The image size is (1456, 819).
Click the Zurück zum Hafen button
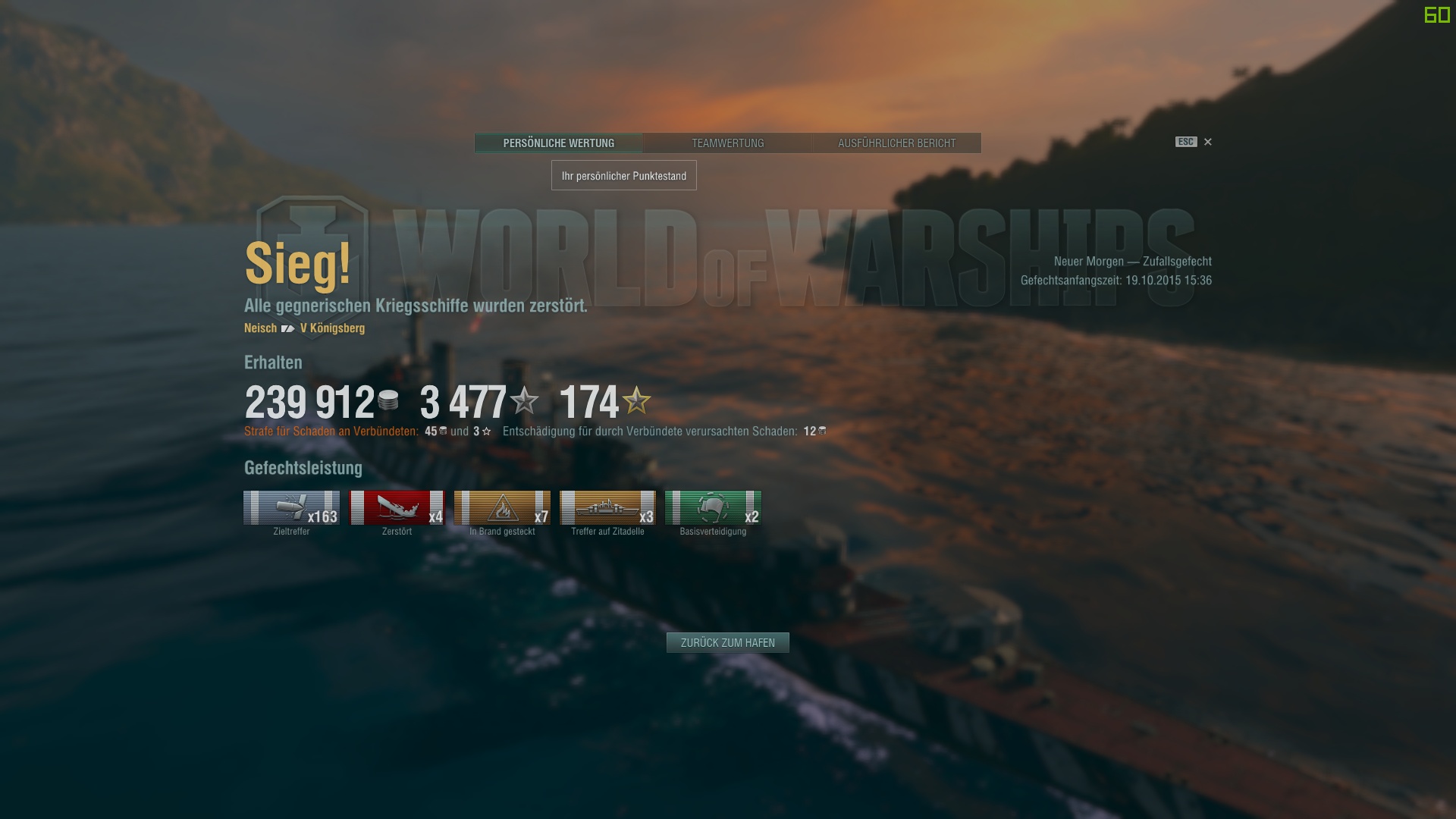pos(727,642)
